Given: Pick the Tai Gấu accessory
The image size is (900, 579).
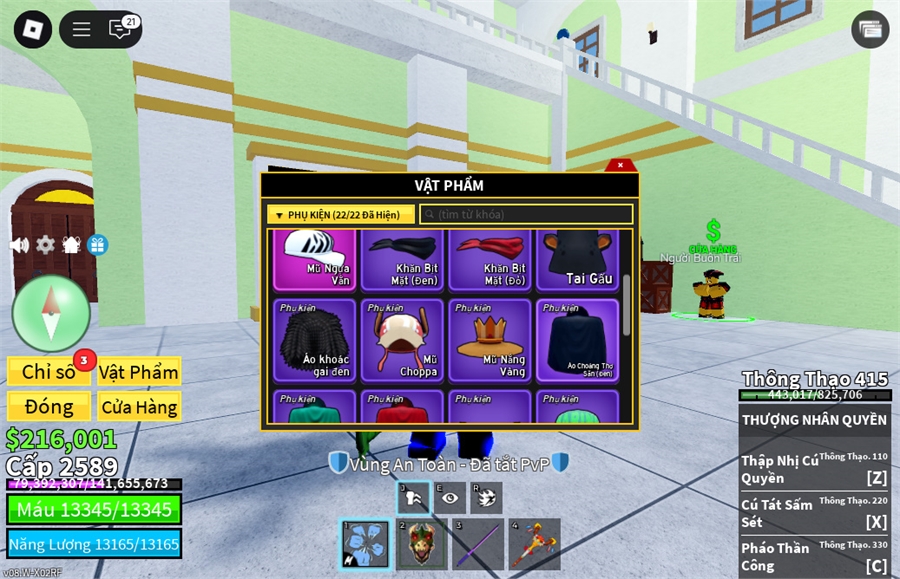Looking at the screenshot, I should (578, 258).
